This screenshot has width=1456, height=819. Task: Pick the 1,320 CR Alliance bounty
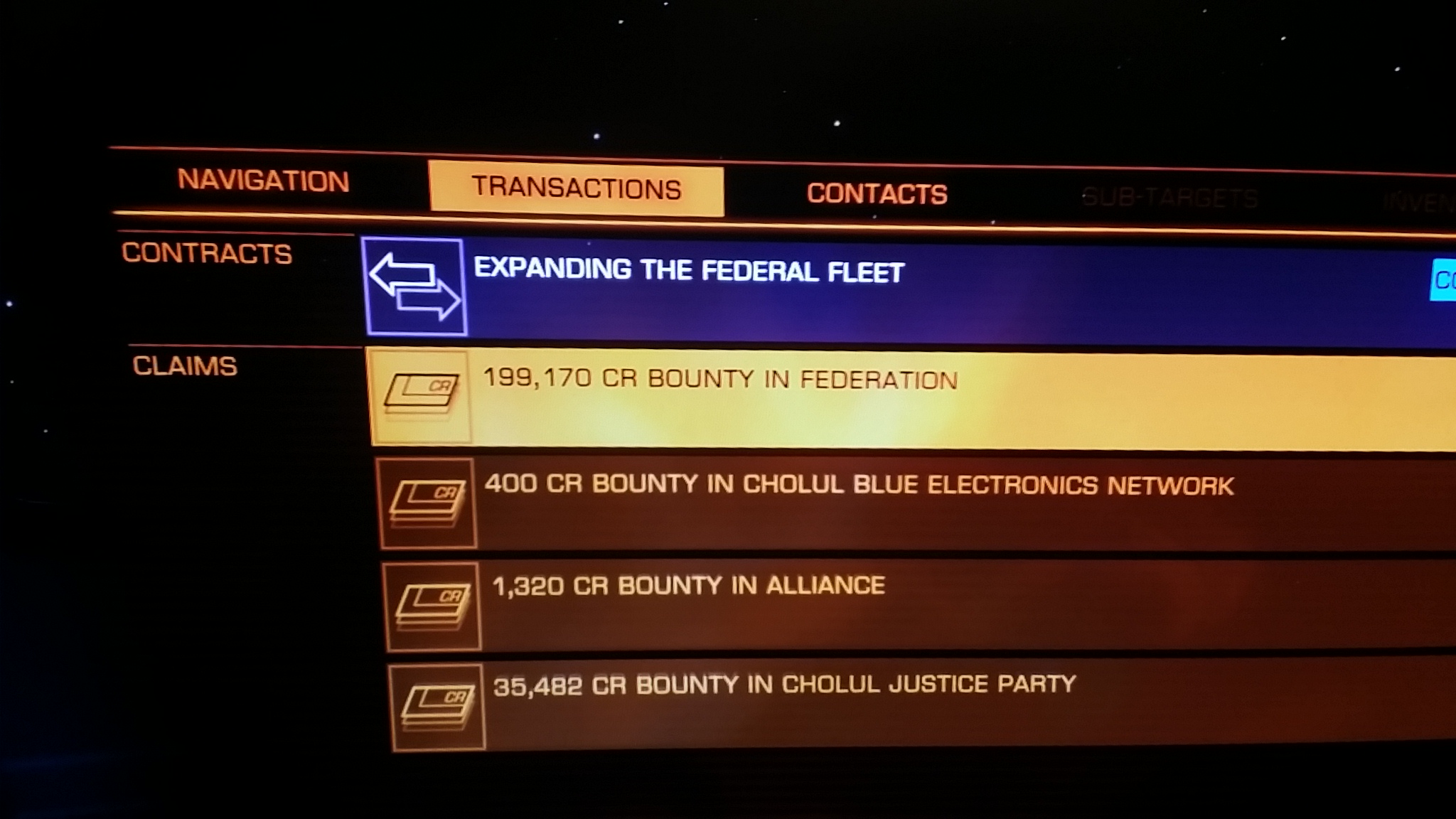tap(688, 586)
